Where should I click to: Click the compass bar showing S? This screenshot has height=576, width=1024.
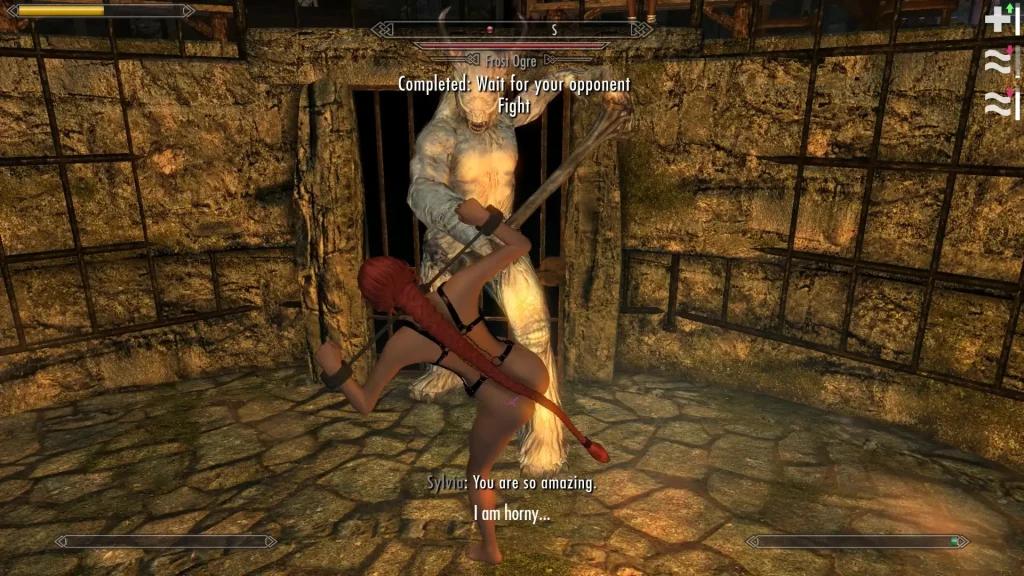[x=512, y=30]
